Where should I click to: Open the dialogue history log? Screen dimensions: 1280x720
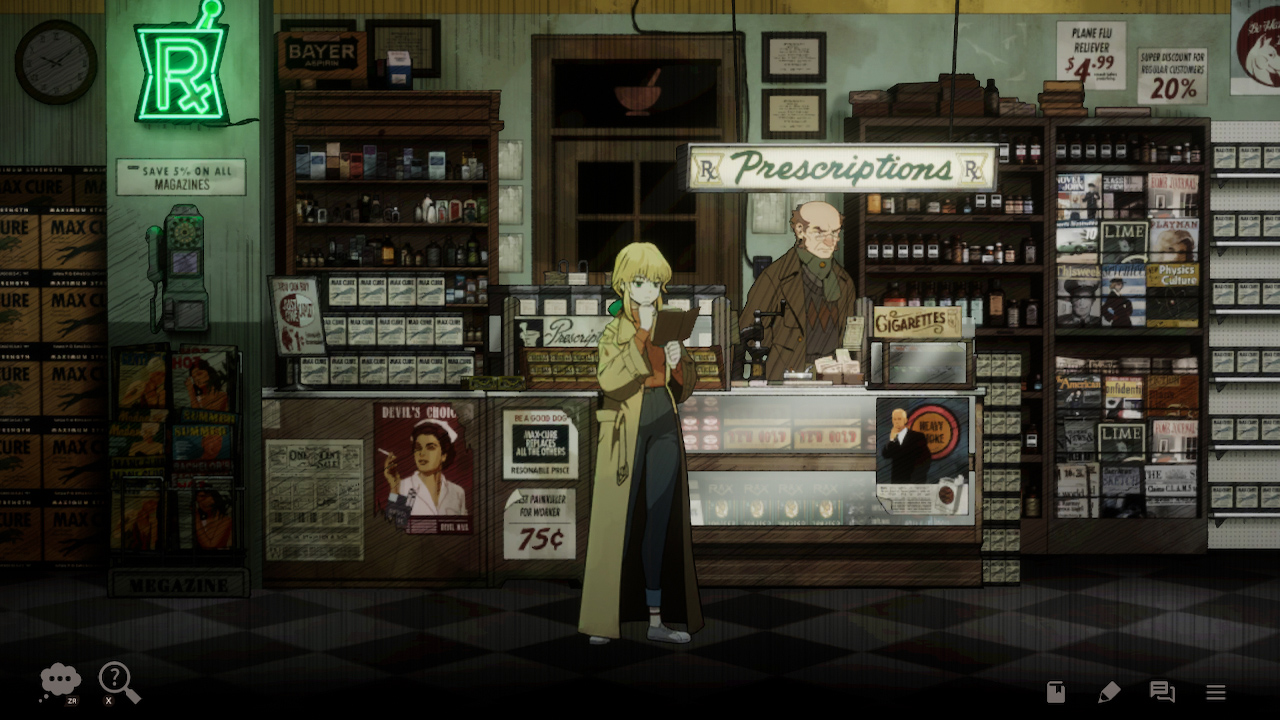(1162, 691)
